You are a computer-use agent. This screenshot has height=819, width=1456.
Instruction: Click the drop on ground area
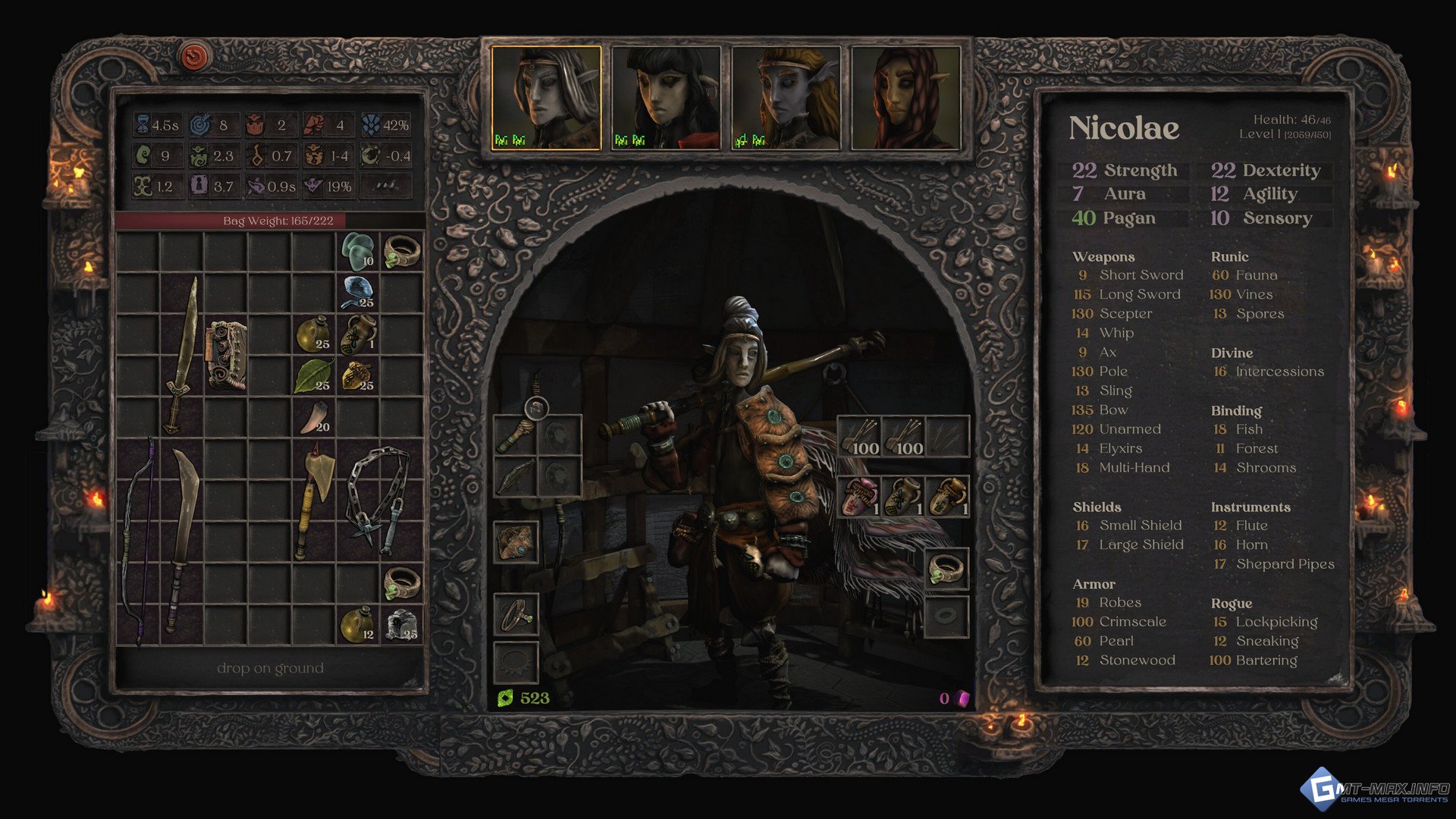[270, 668]
